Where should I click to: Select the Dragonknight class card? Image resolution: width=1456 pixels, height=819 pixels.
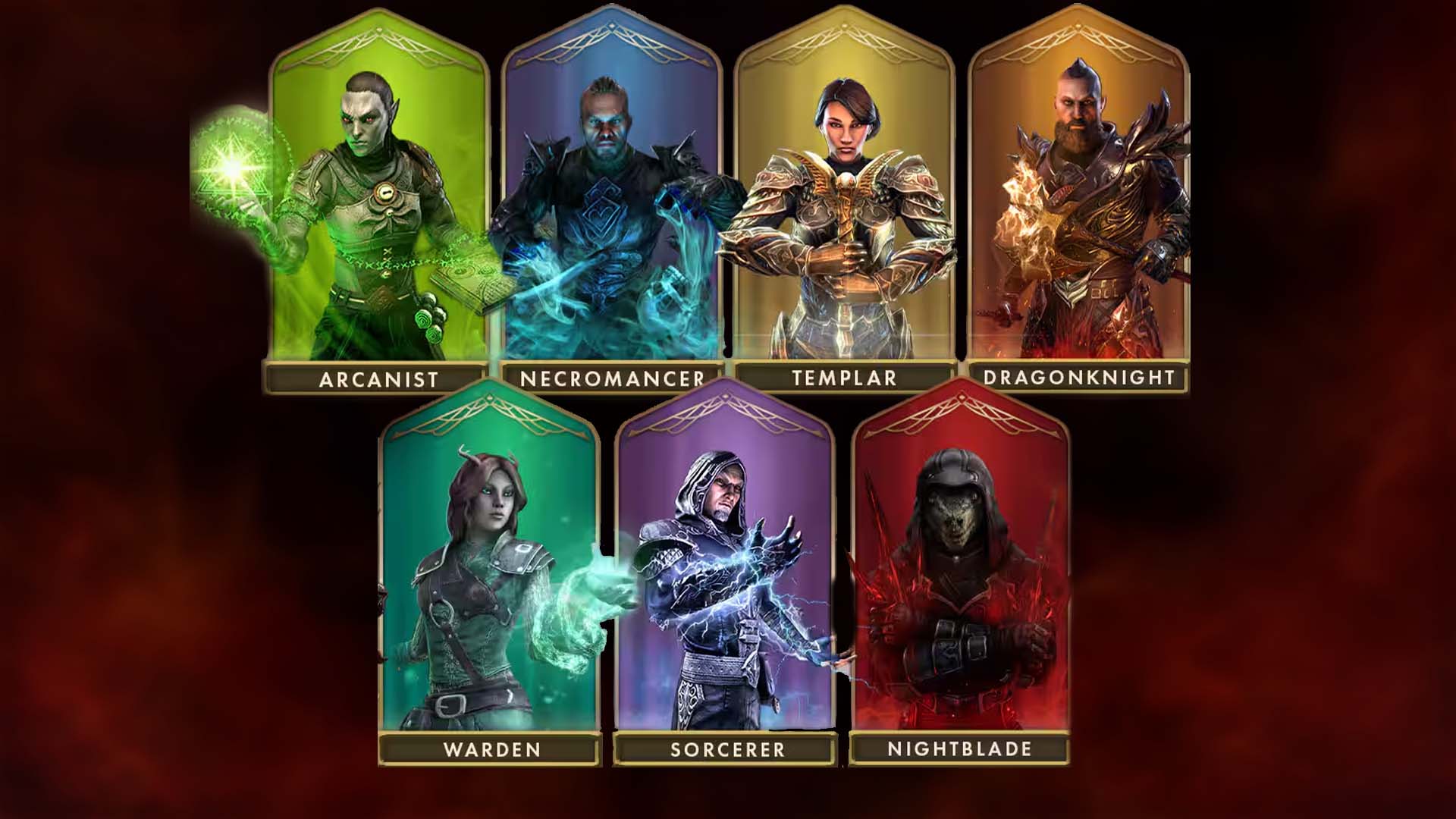[x=1078, y=205]
